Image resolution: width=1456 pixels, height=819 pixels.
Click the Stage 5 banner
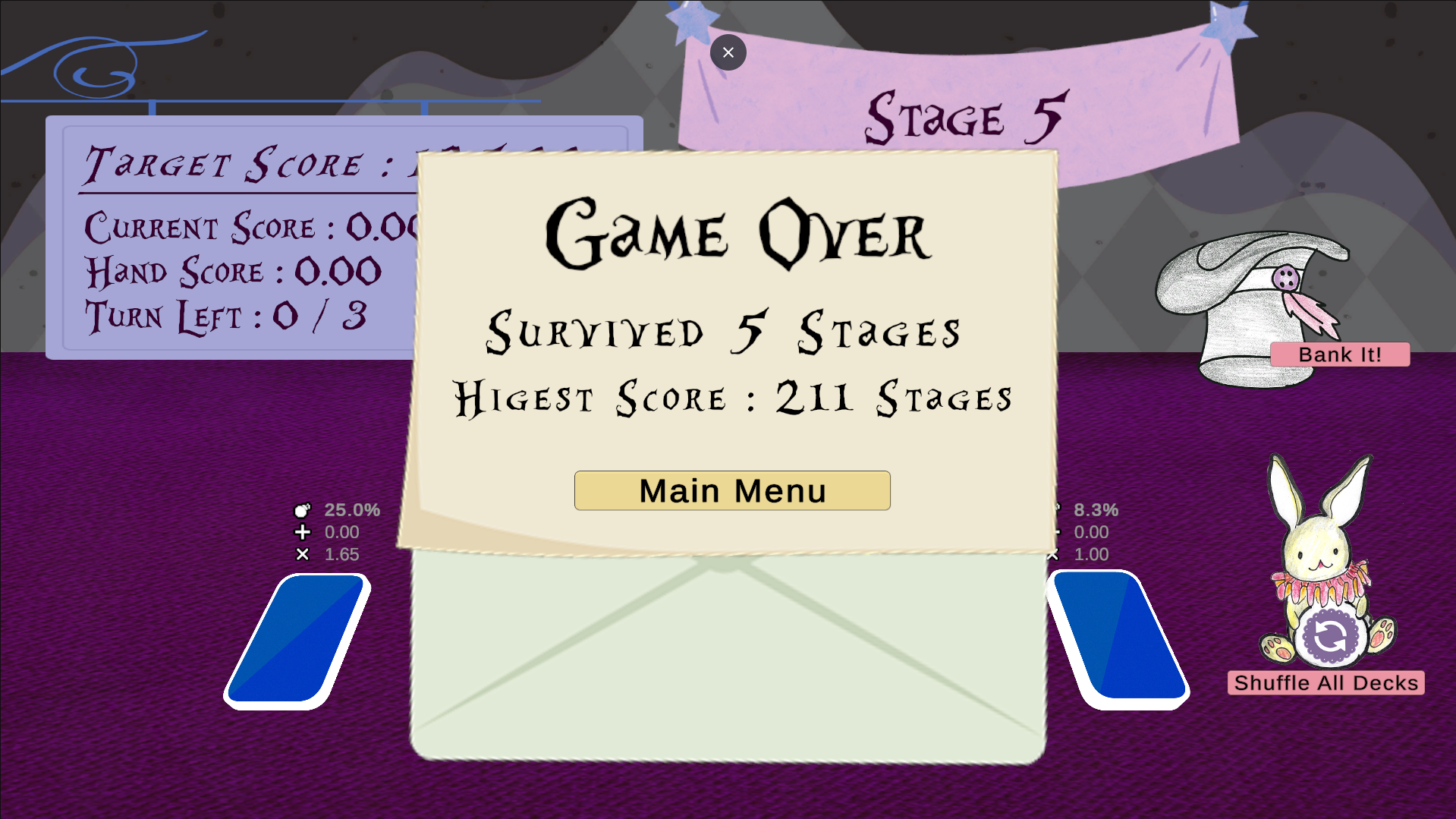pos(964,114)
